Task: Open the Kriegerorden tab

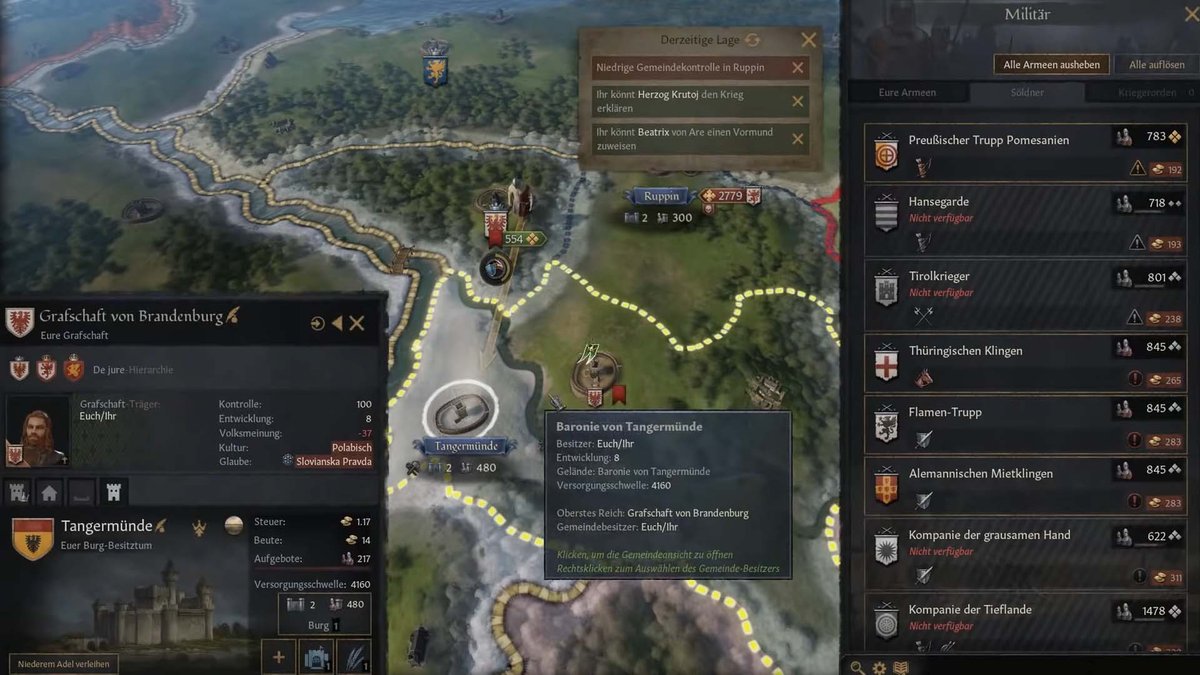Action: [1146, 93]
